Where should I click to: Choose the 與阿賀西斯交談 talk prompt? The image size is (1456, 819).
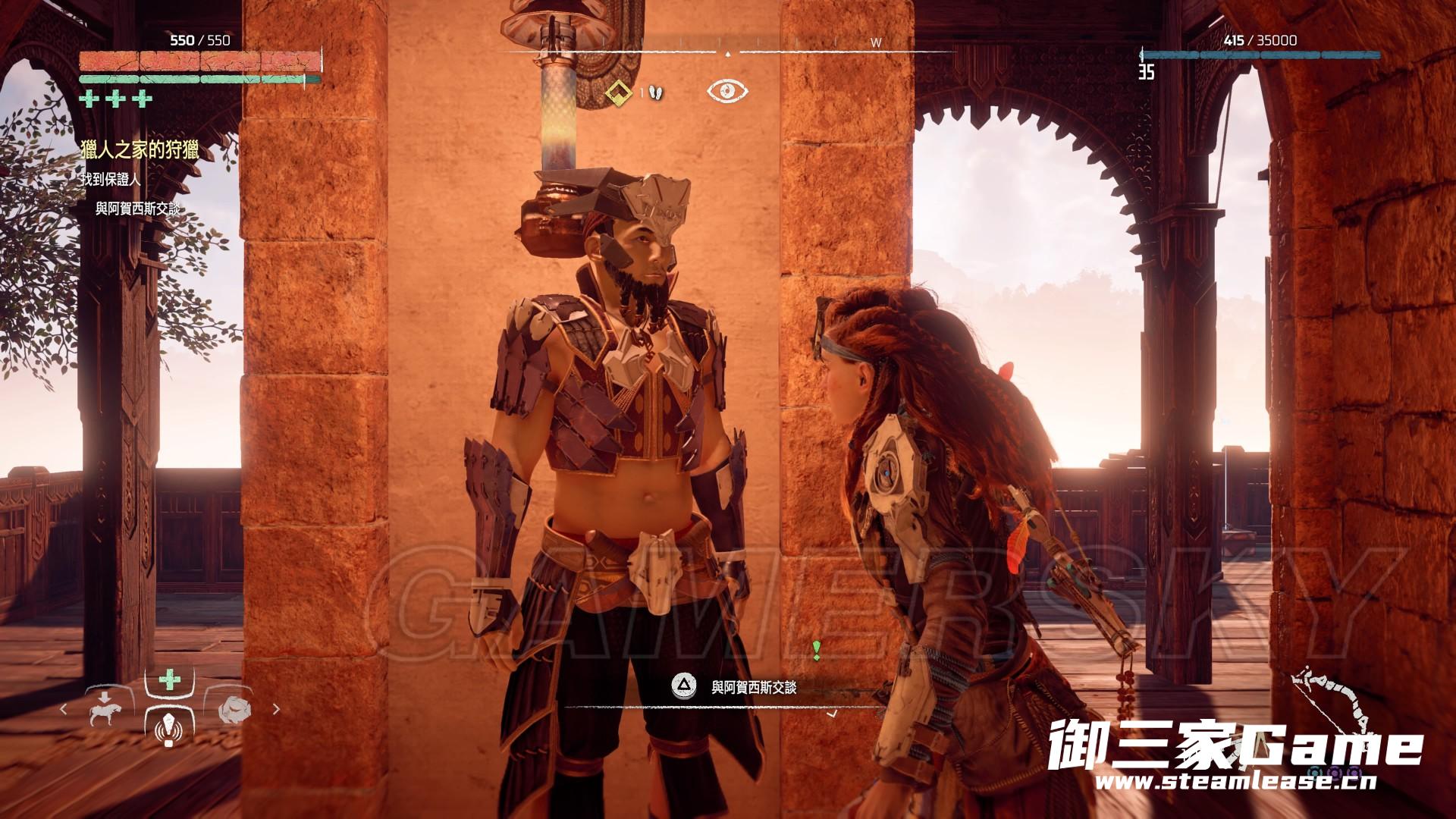(753, 688)
